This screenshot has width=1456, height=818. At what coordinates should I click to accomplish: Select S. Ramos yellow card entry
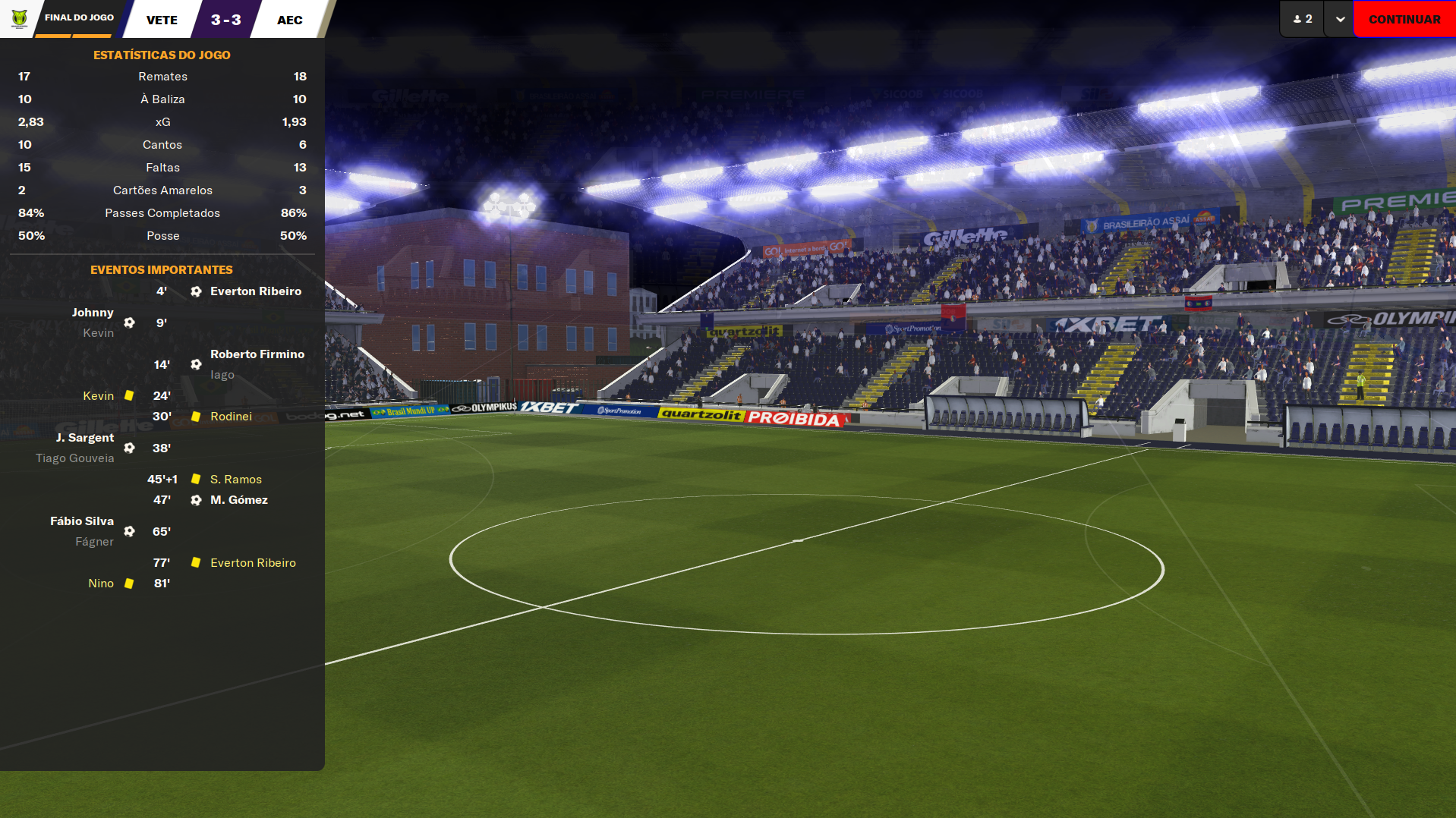(235, 480)
